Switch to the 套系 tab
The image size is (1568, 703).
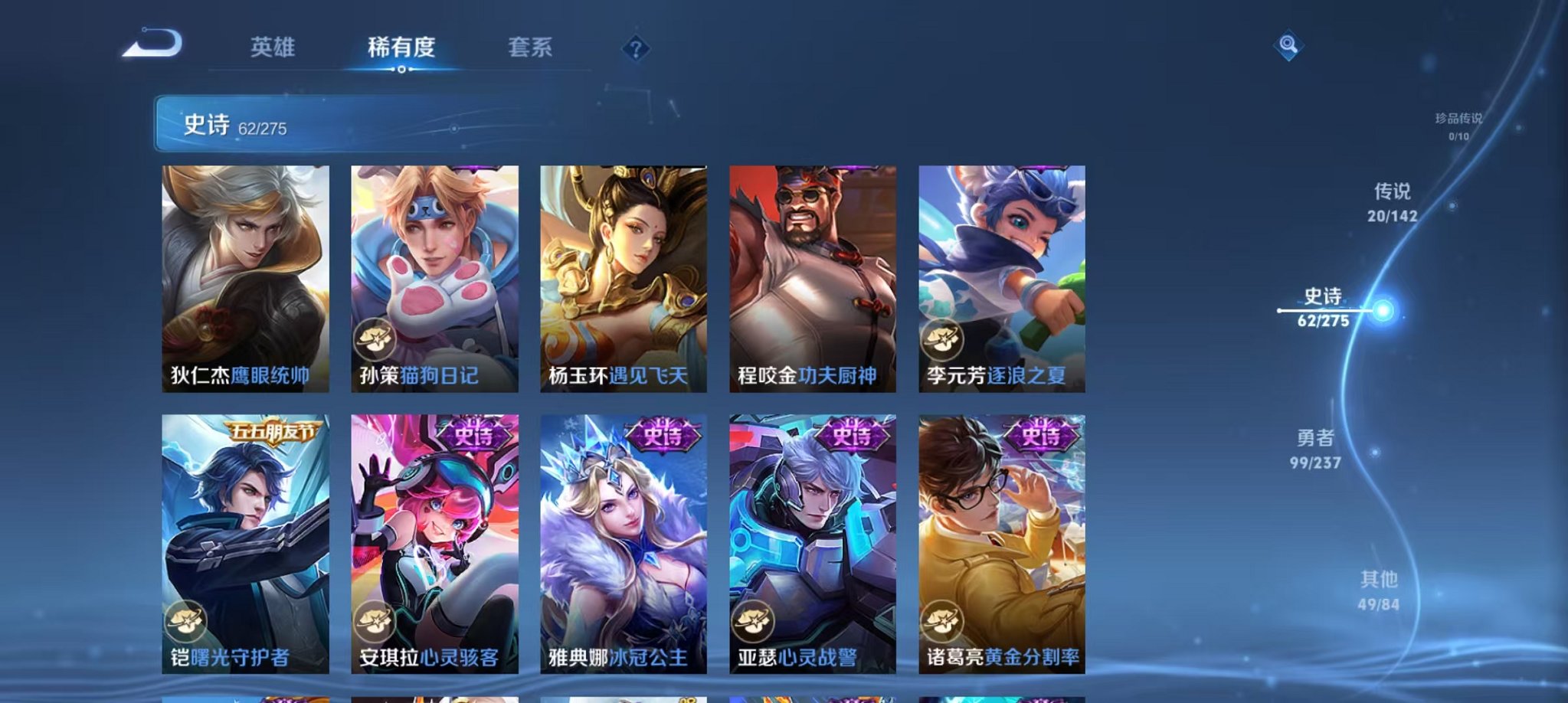coord(535,47)
